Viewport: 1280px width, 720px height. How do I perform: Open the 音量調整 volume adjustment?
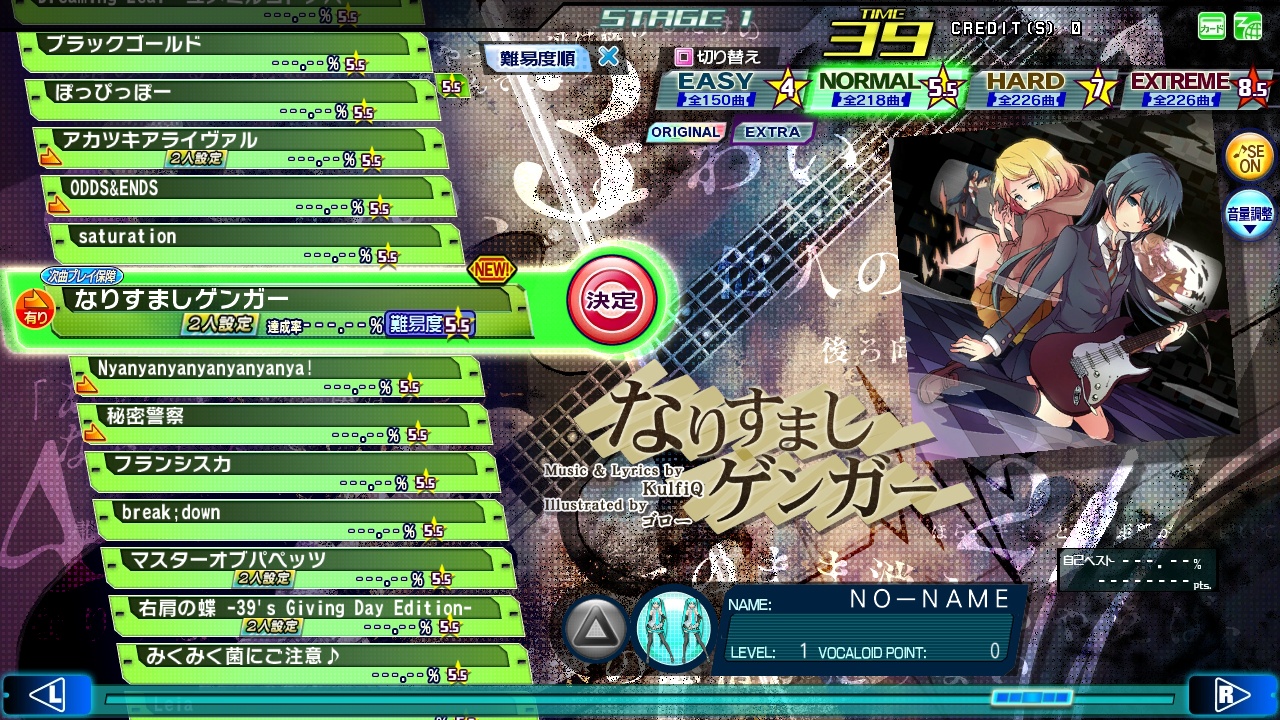(x=1250, y=215)
